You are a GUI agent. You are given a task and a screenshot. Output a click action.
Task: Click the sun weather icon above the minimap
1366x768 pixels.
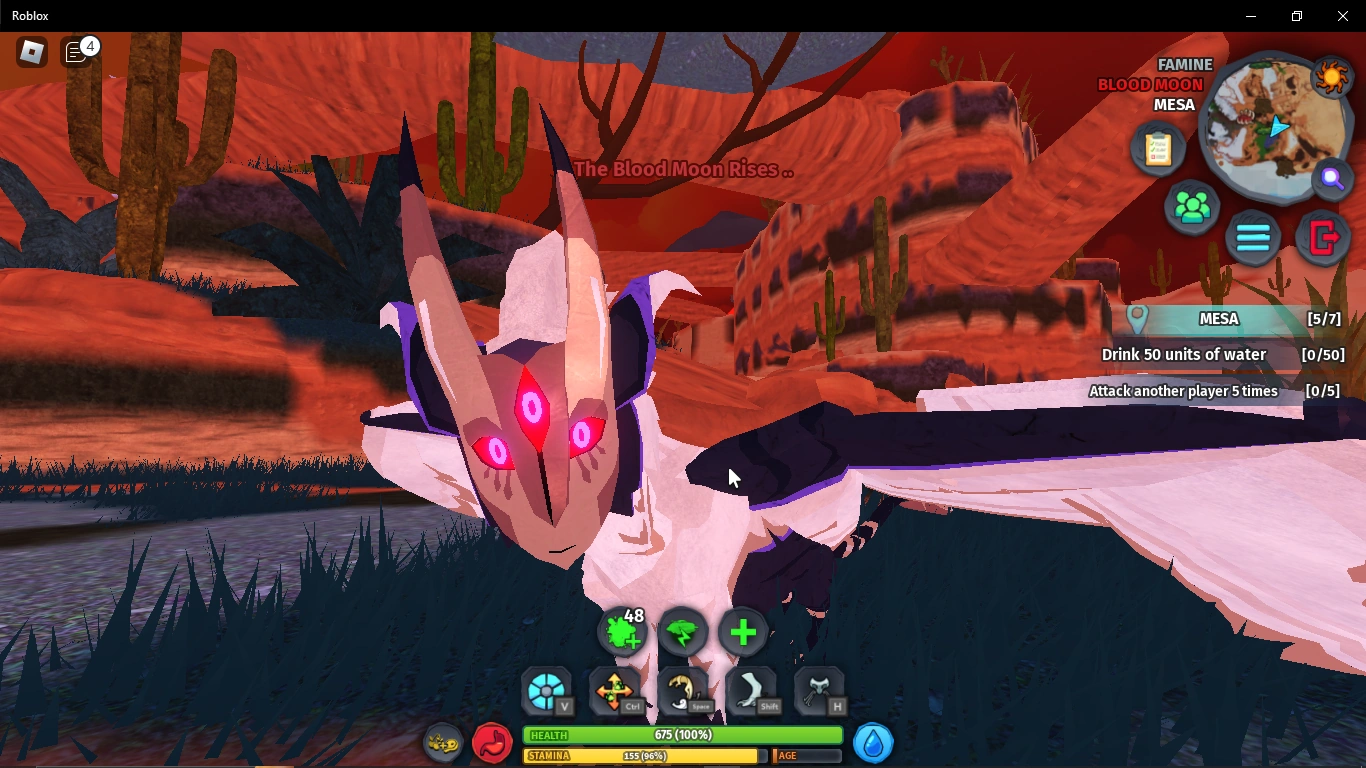(x=1331, y=75)
